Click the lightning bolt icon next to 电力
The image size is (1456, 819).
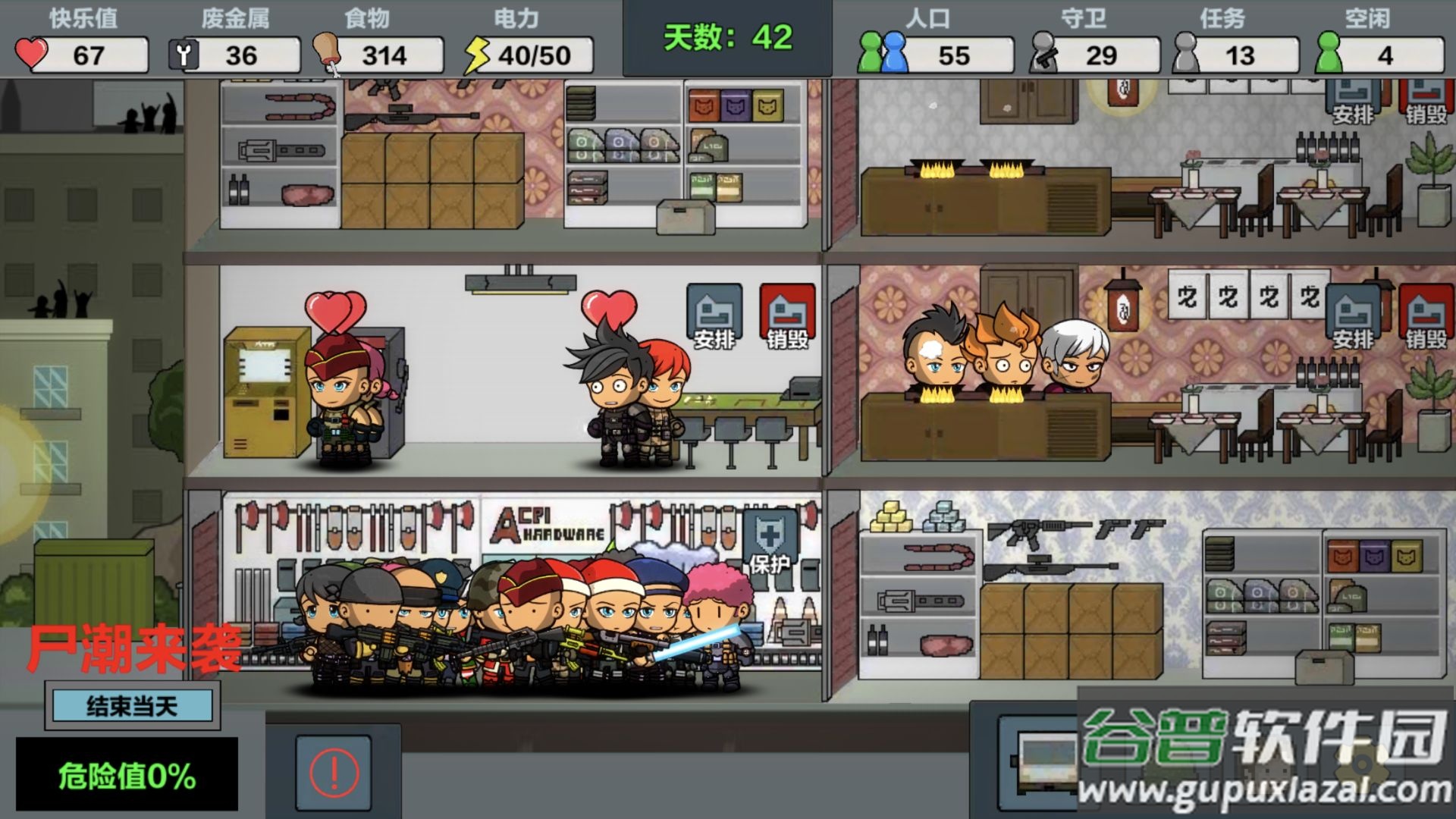[x=476, y=52]
